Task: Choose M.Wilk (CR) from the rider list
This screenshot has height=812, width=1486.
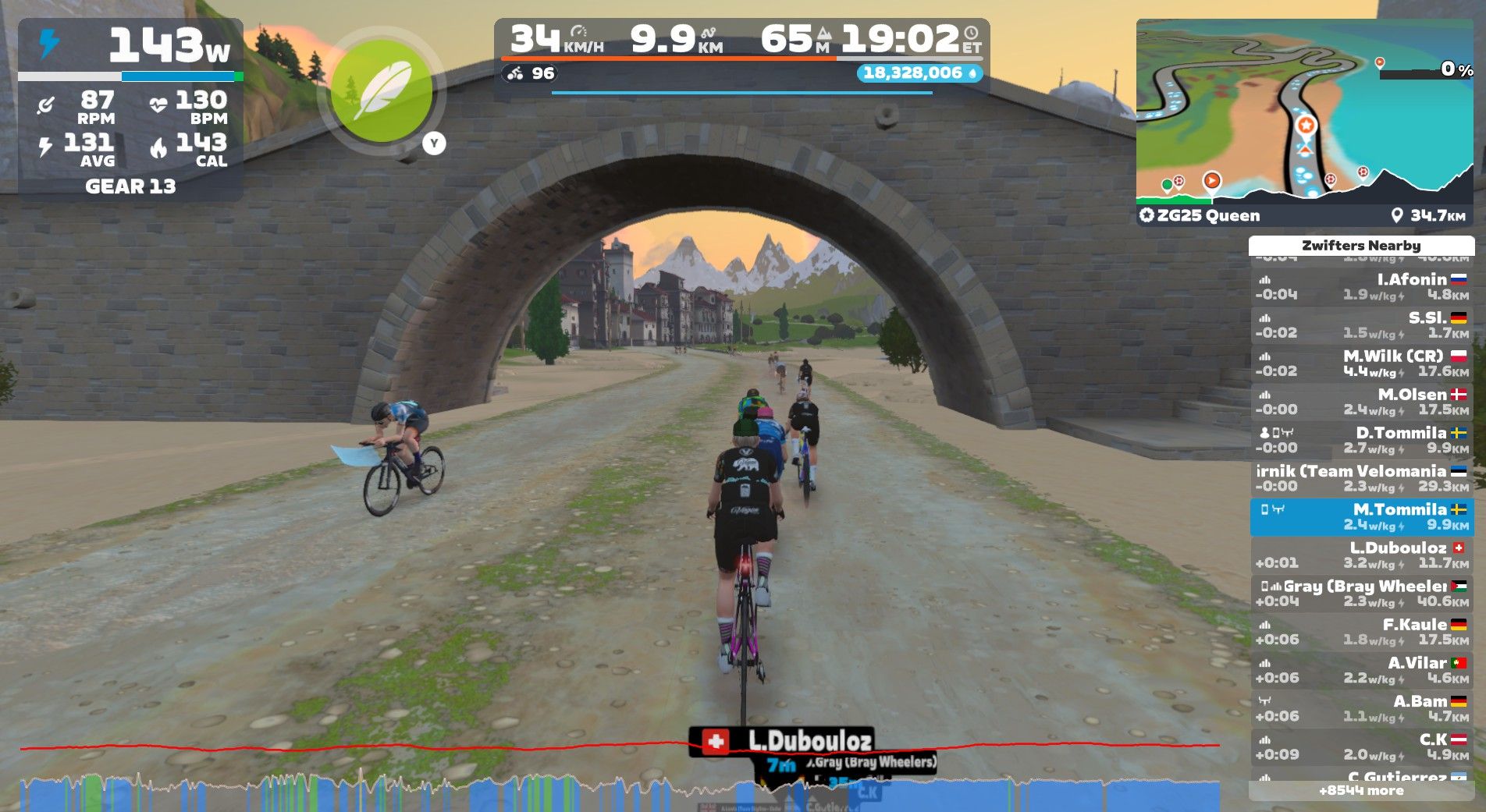Action: (1361, 363)
